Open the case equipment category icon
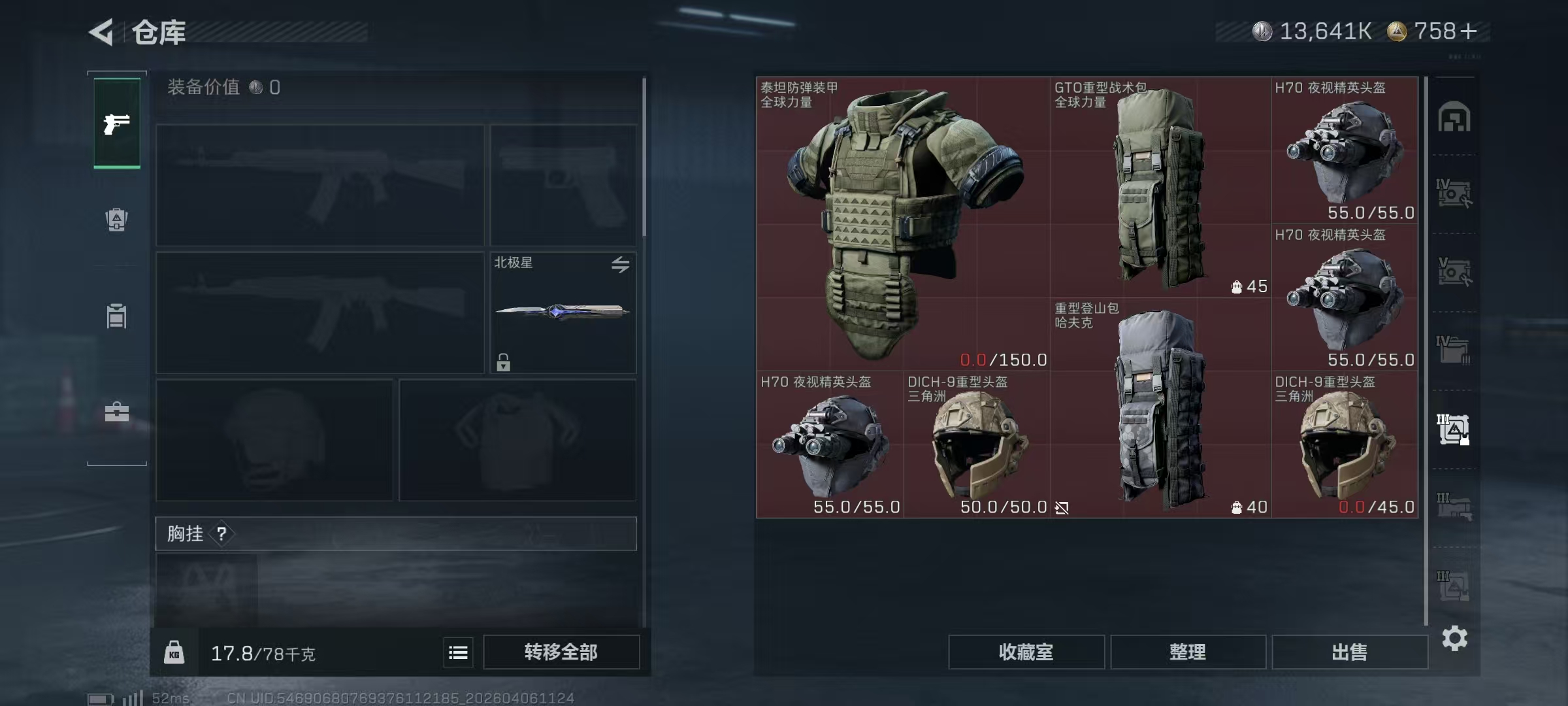The image size is (1568, 706). [116, 413]
